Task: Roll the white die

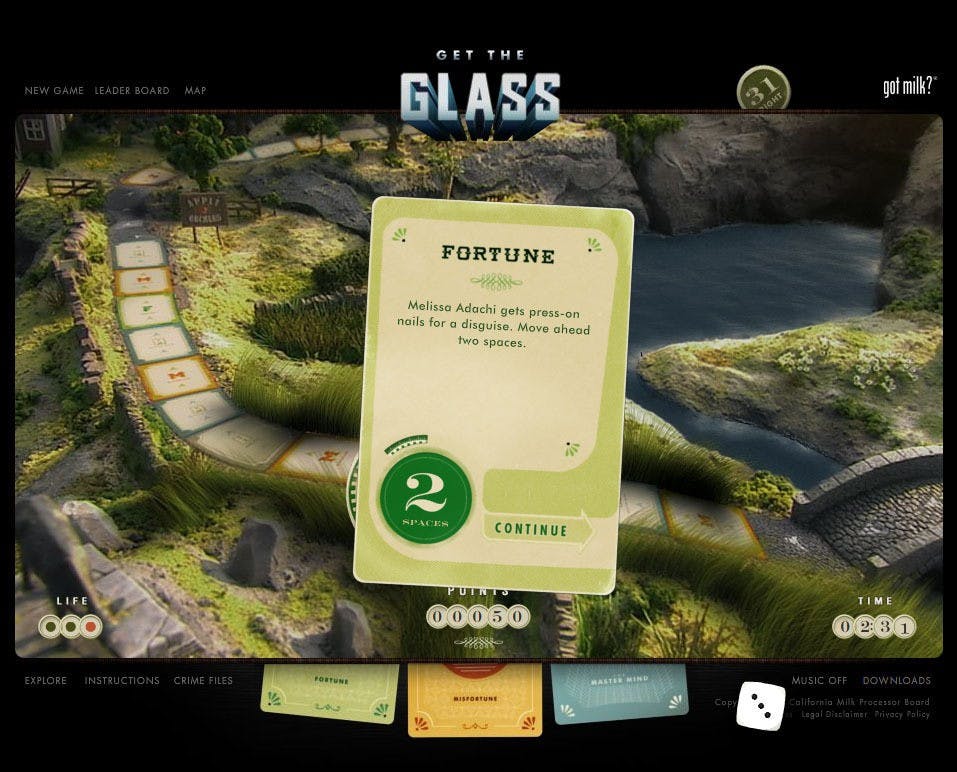Action: tap(761, 706)
